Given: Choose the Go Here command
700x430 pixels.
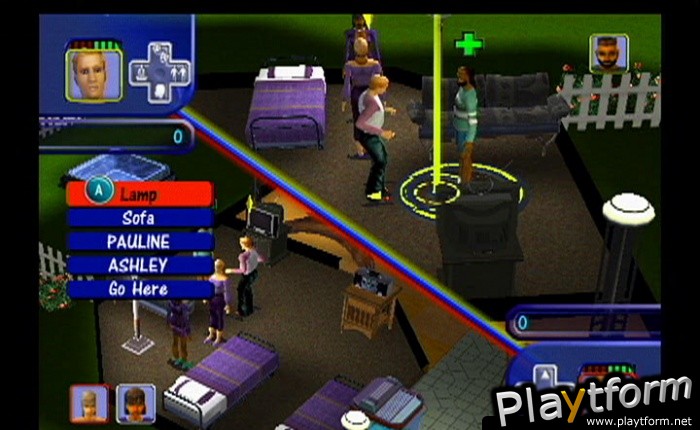Looking at the screenshot, I should (139, 289).
